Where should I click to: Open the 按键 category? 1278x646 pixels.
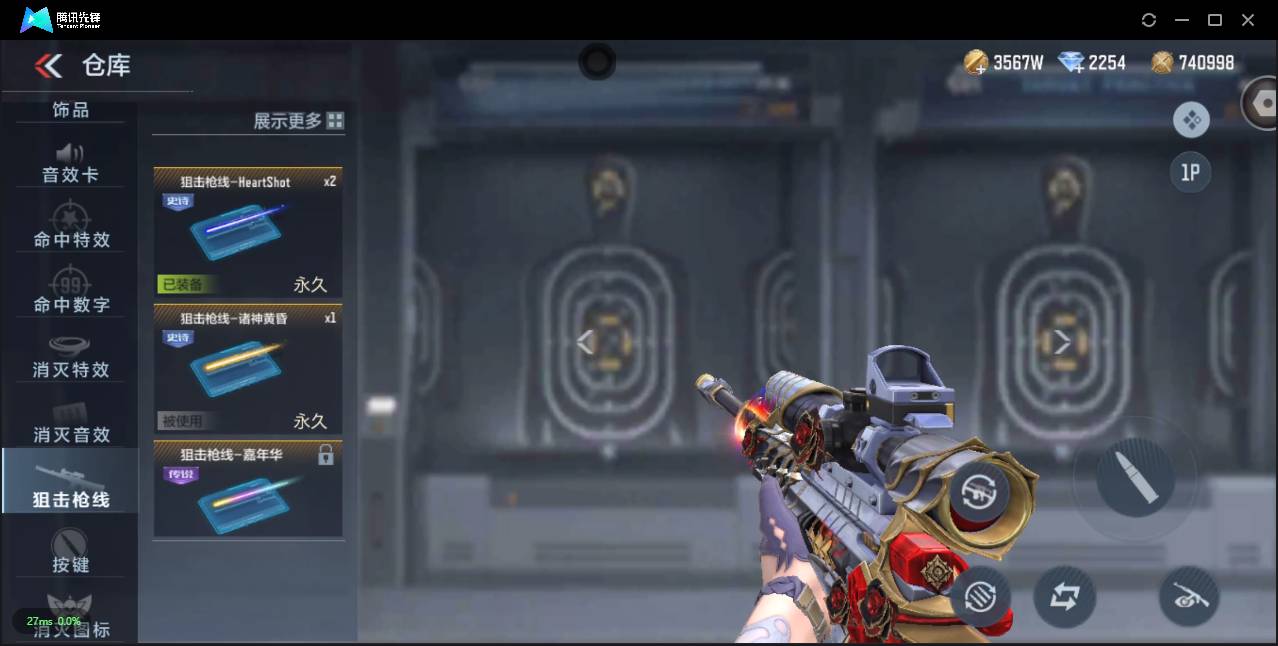pos(70,551)
